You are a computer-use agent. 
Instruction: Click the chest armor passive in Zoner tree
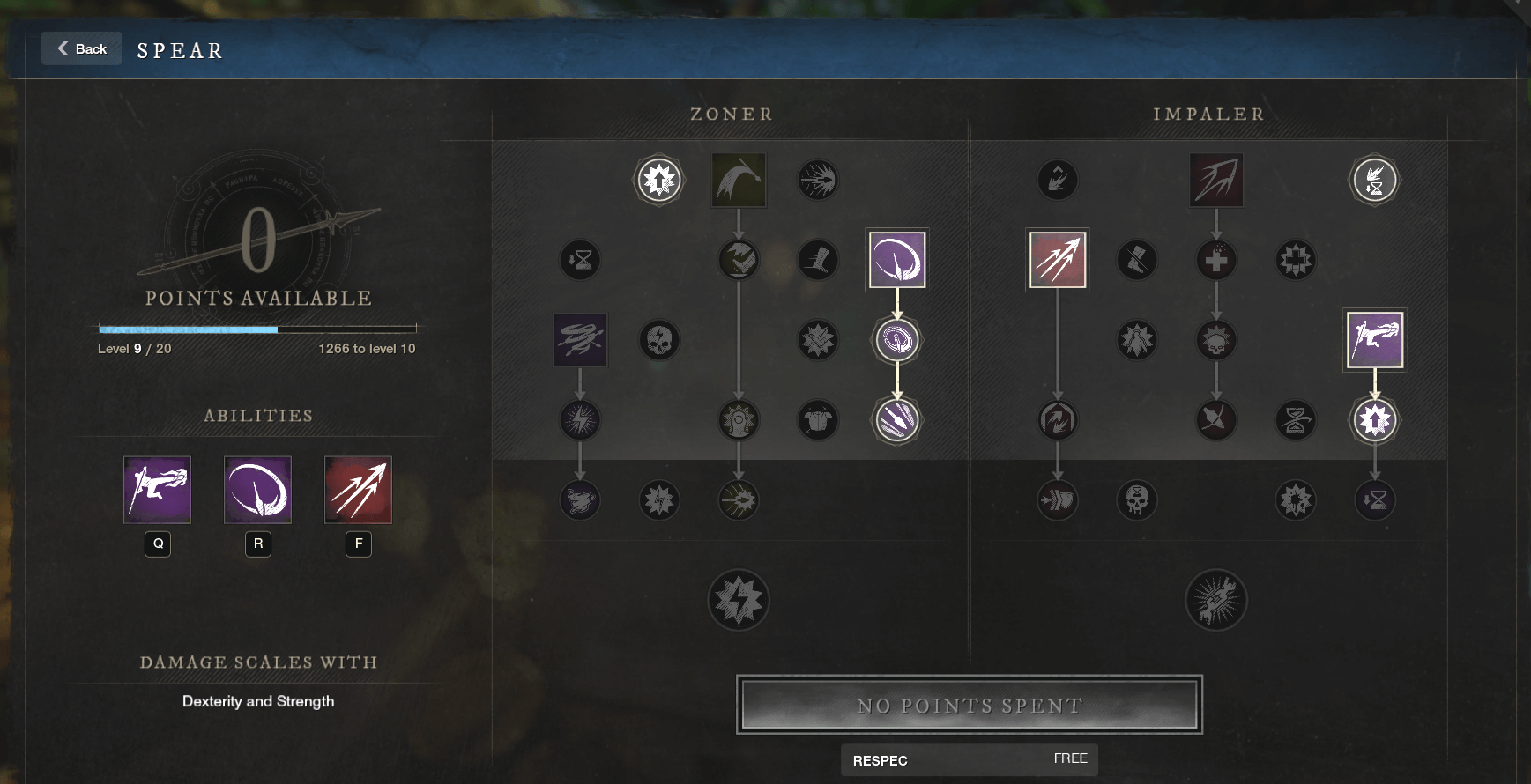coord(819,420)
